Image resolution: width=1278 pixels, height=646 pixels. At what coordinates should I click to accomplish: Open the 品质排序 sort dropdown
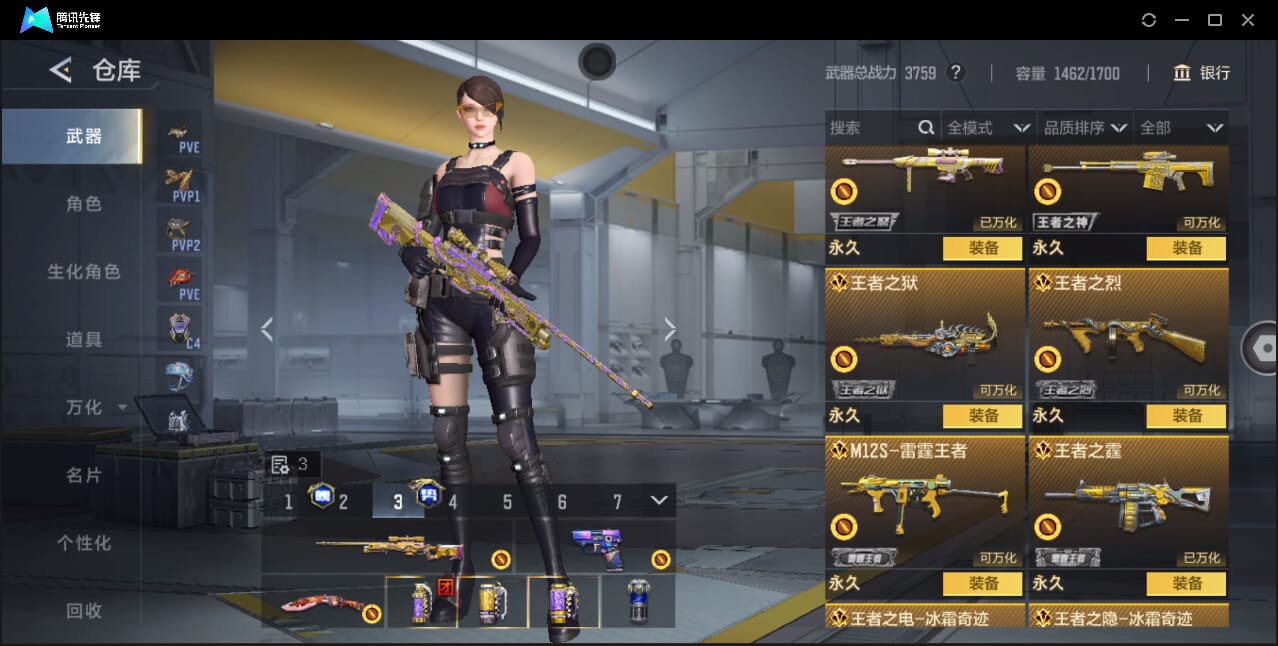click(1085, 128)
